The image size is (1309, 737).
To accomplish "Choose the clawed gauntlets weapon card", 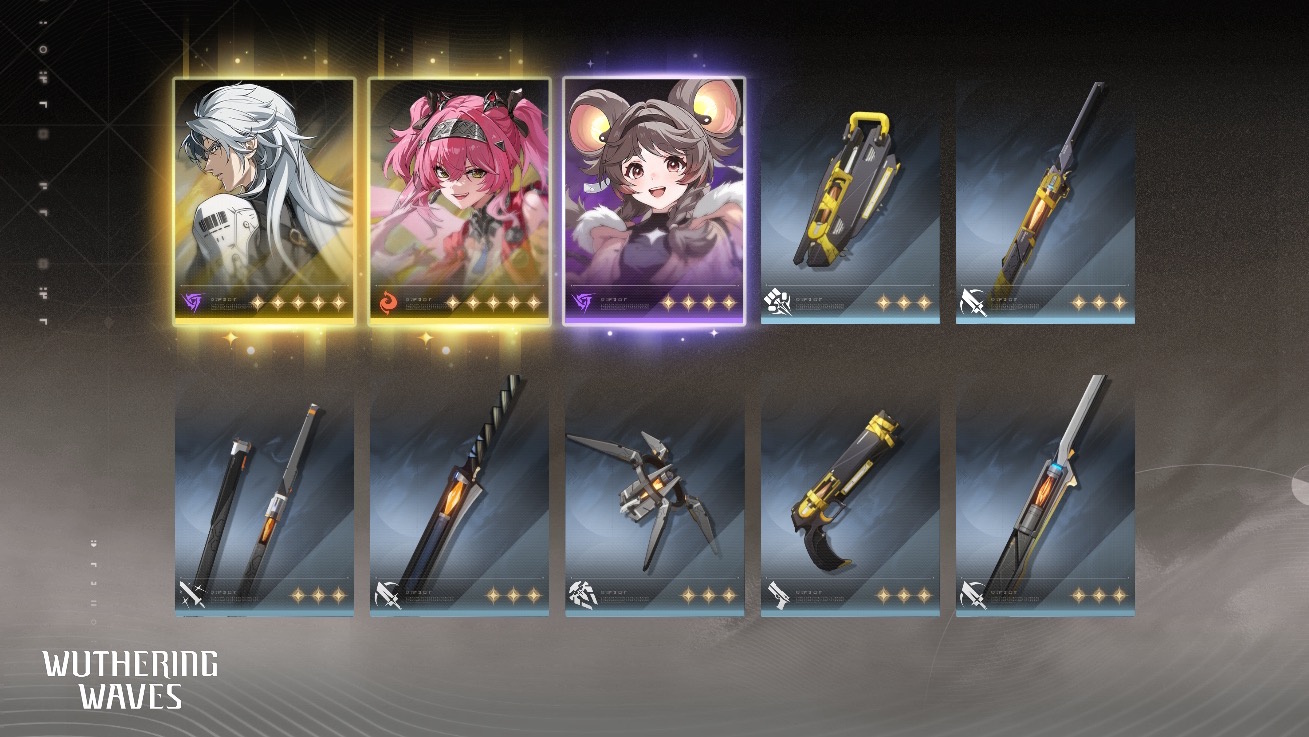I will [654, 495].
